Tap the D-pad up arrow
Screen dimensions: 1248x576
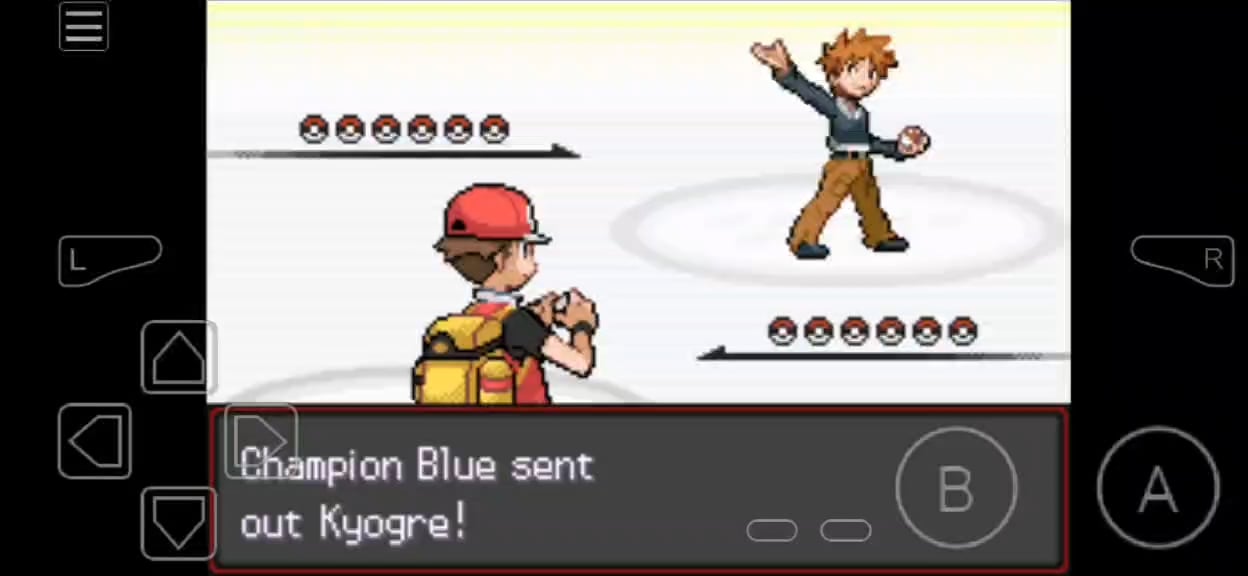179,357
